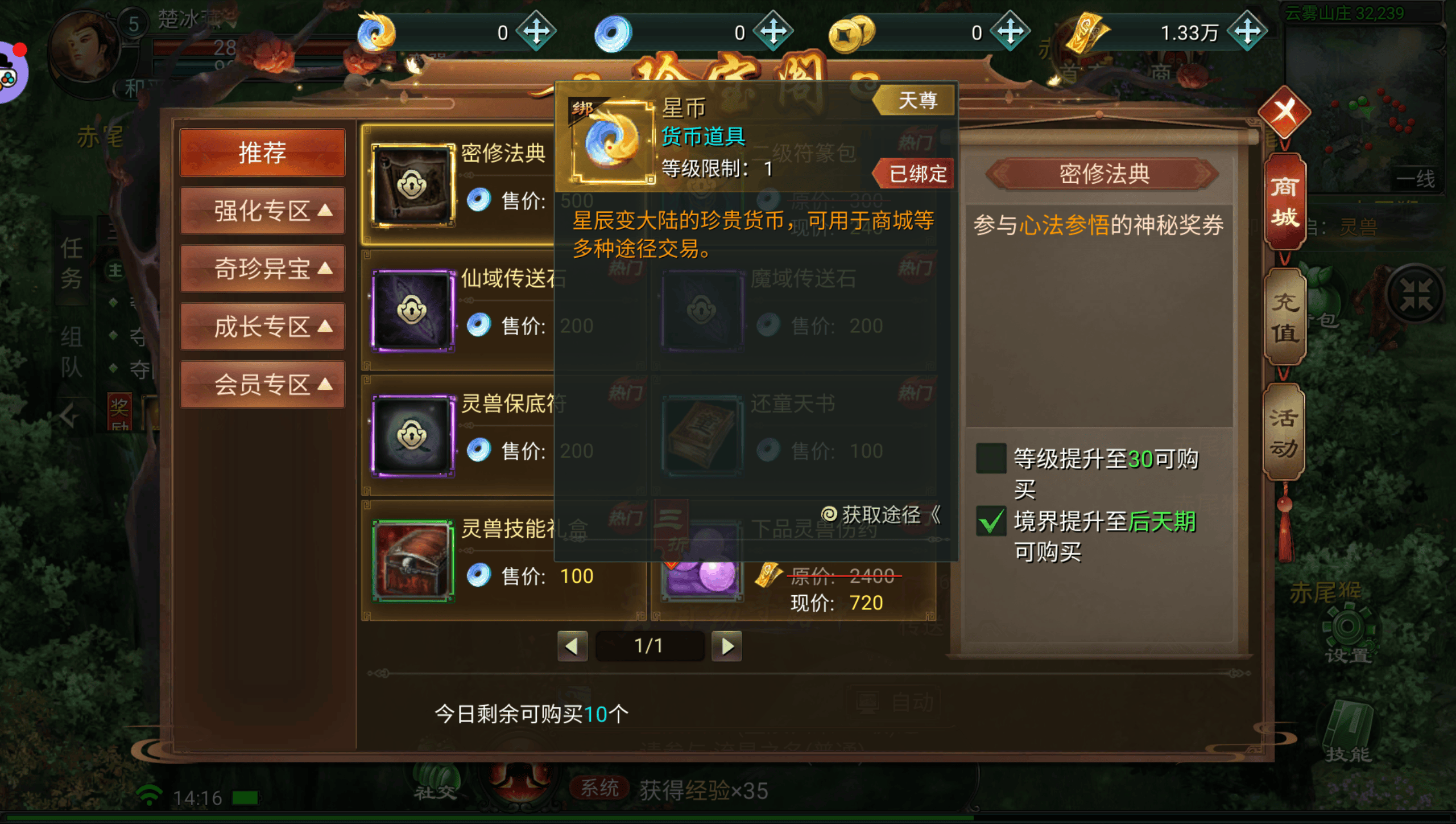Select the 推荐 category button
The height and width of the screenshot is (824, 1456).
tap(262, 152)
